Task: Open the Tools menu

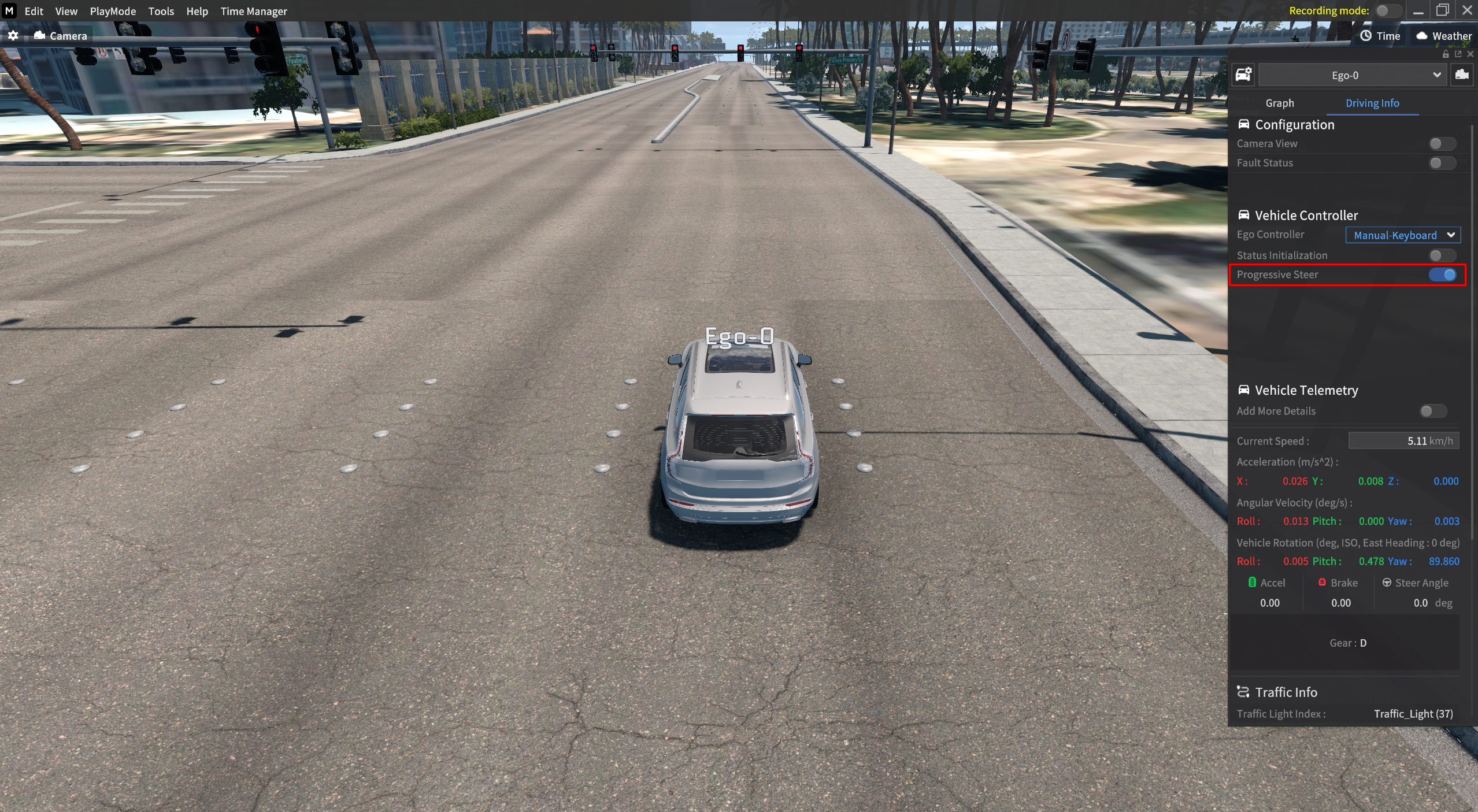Action: [161, 11]
